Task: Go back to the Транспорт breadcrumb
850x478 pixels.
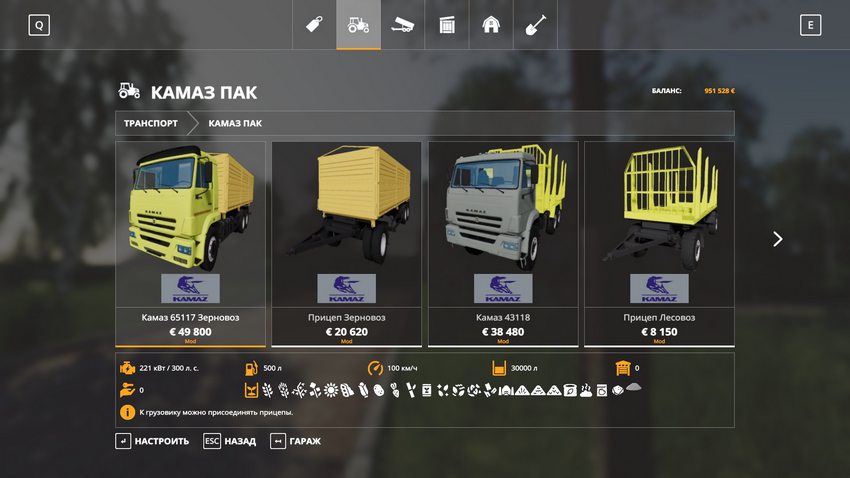Action: pos(151,123)
